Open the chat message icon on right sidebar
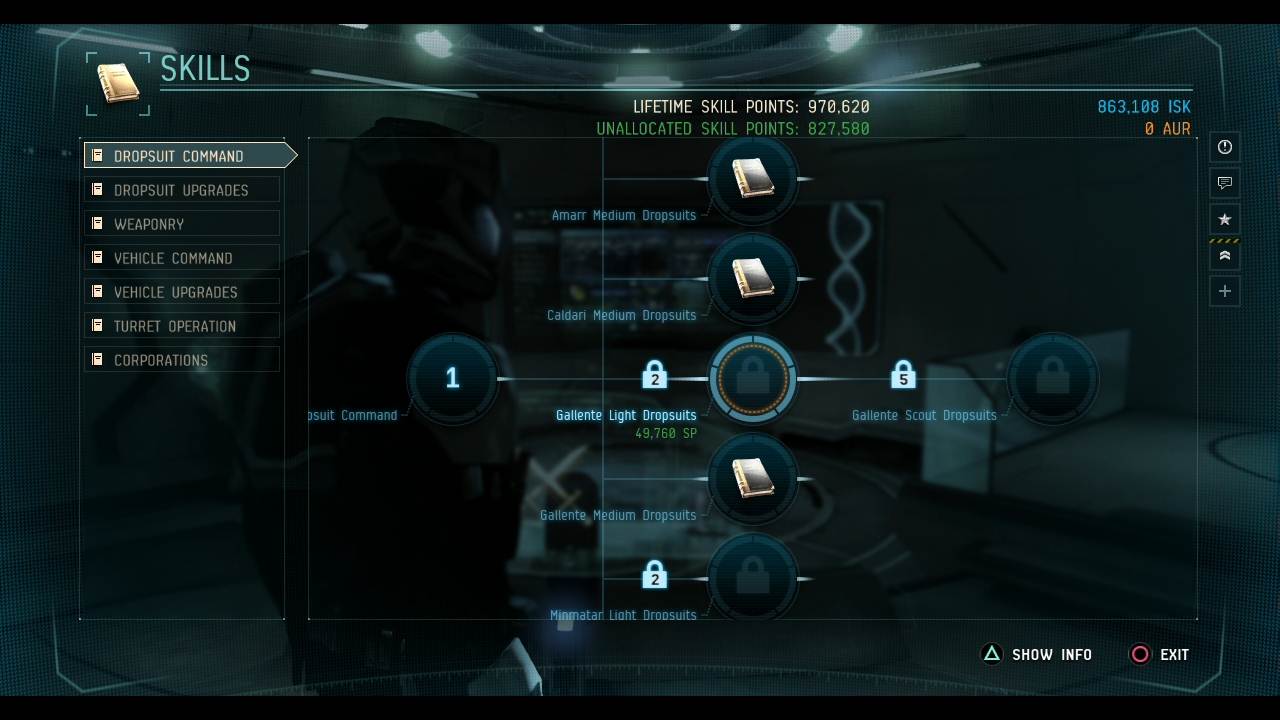Viewport: 1280px width, 720px height. pyautogui.click(x=1224, y=183)
